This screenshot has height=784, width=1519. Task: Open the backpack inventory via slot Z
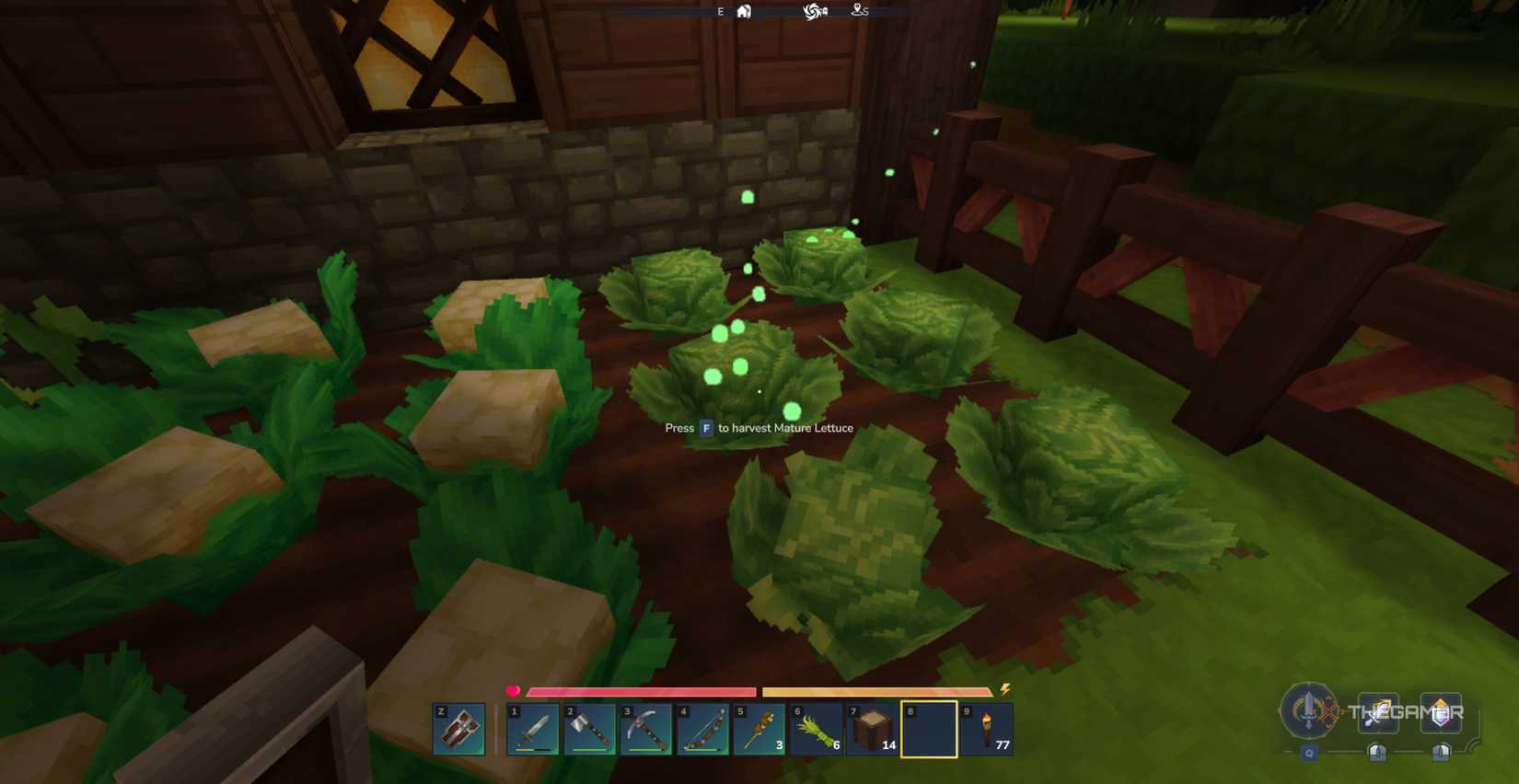click(x=458, y=730)
